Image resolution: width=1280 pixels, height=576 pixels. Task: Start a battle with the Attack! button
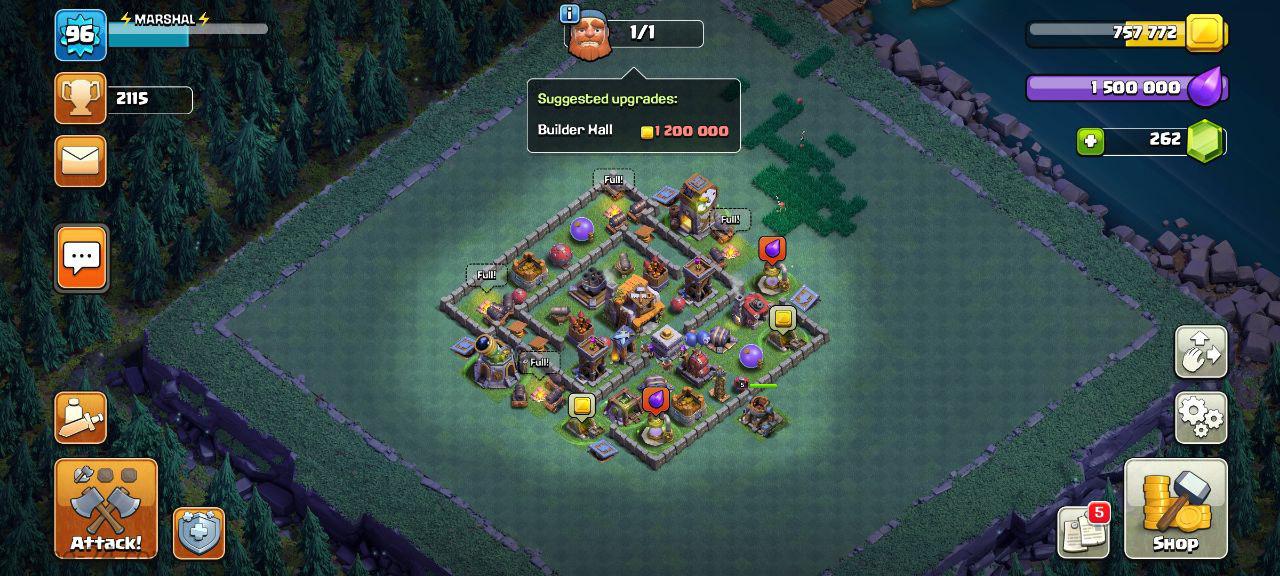click(x=106, y=508)
